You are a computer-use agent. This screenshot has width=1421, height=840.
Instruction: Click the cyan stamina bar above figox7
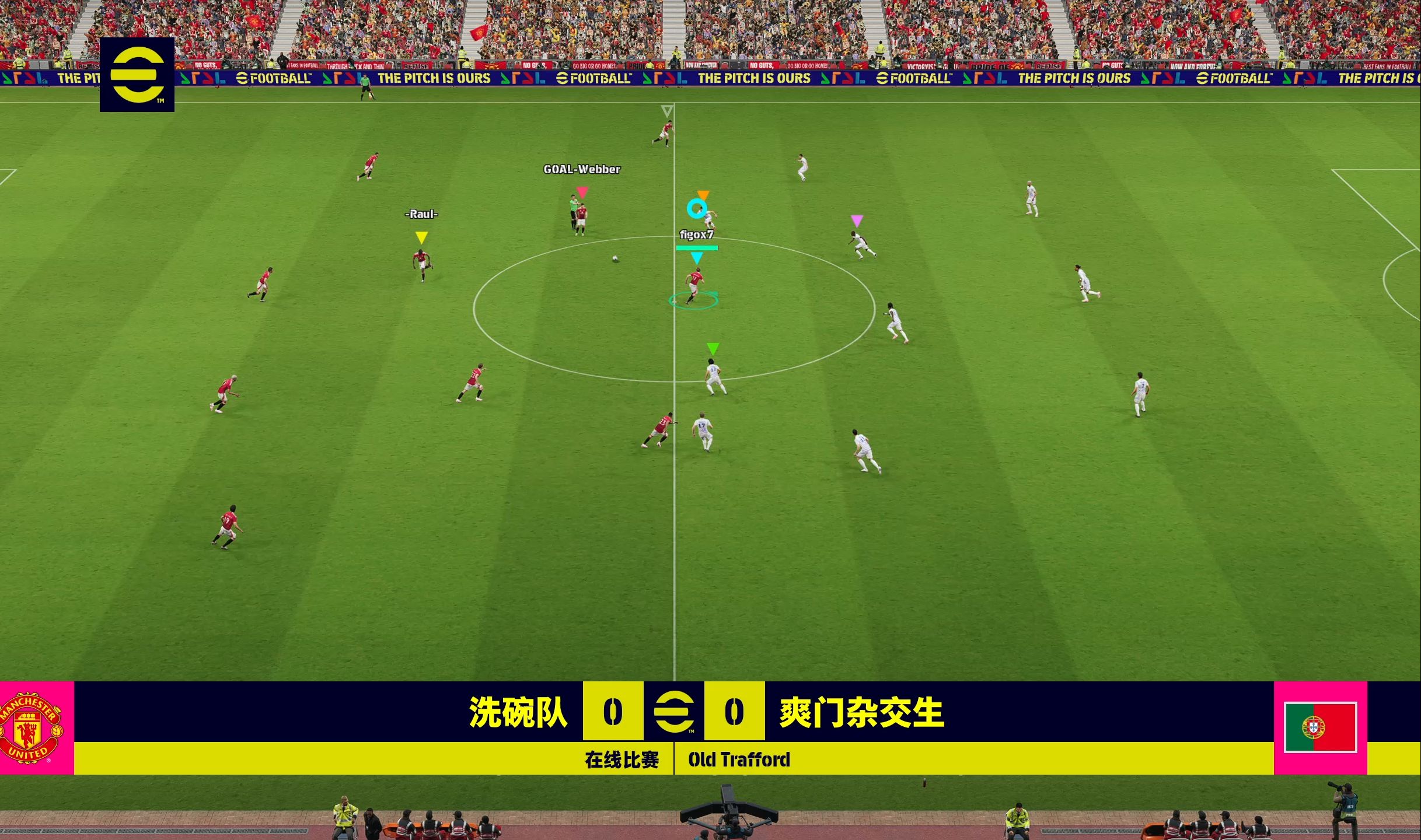[696, 247]
